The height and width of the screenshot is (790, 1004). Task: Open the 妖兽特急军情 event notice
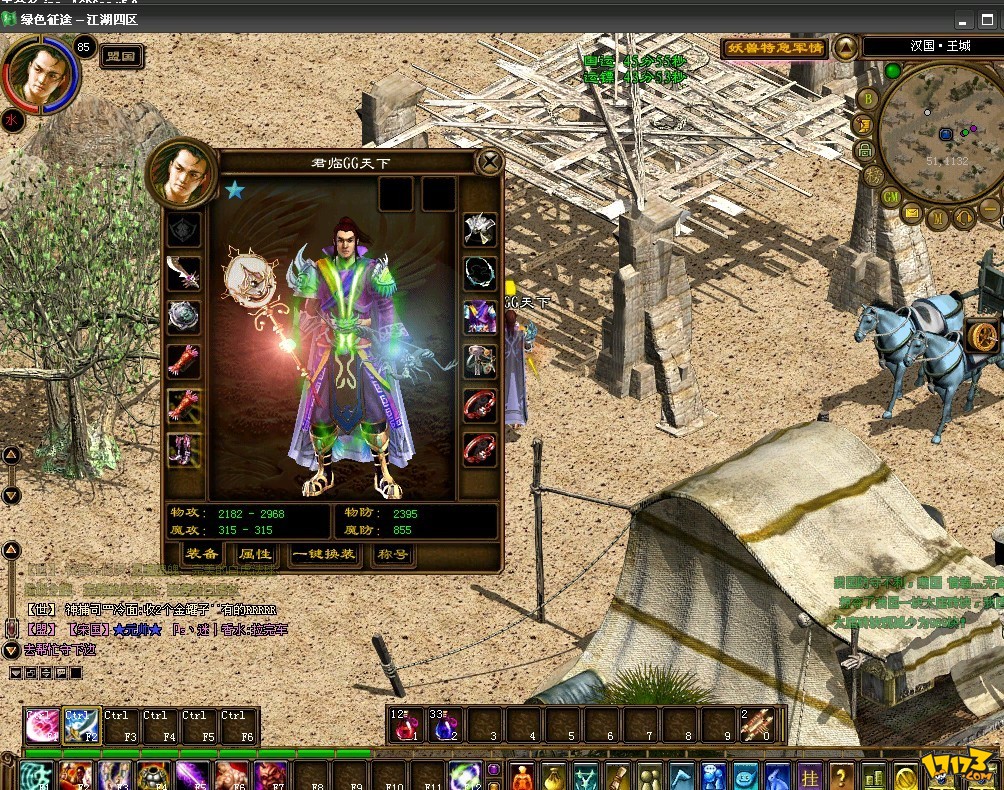[x=774, y=48]
